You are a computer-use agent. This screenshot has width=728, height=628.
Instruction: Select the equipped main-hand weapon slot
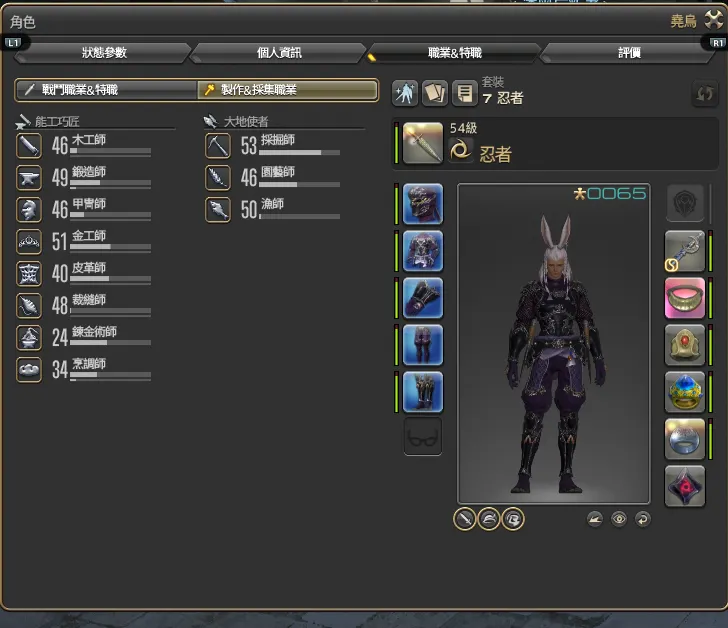pyautogui.click(x=423, y=143)
